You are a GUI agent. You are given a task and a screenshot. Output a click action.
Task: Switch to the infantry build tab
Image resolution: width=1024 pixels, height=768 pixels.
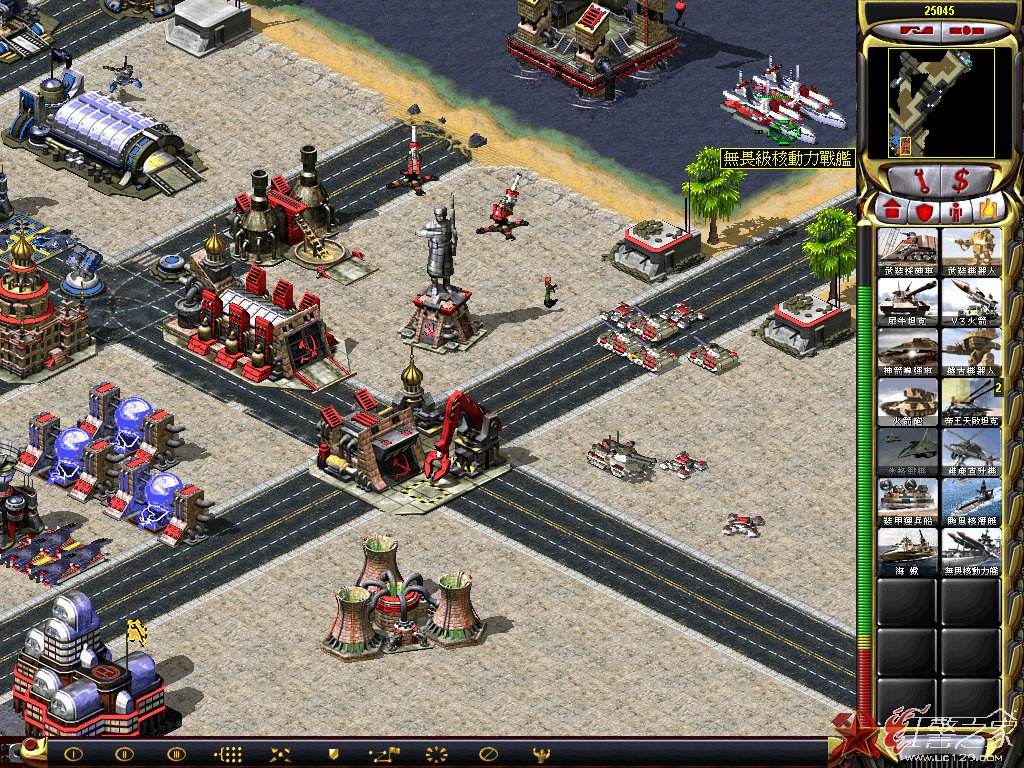pos(957,211)
